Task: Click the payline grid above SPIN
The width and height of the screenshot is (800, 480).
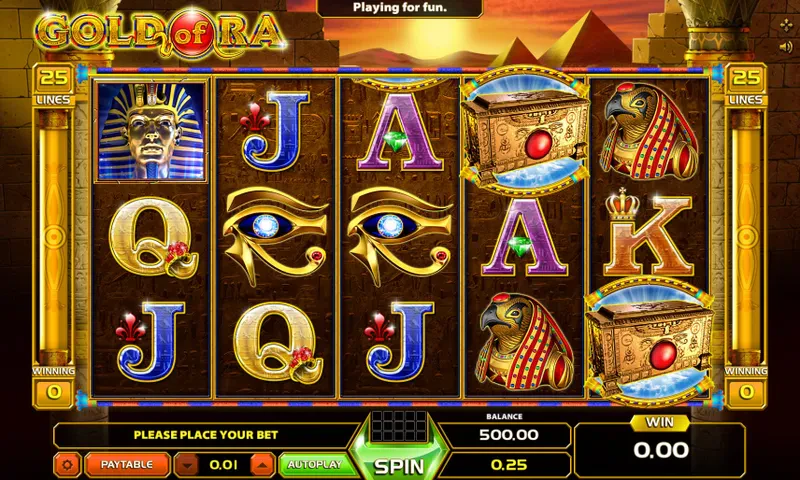Action: coord(400,425)
